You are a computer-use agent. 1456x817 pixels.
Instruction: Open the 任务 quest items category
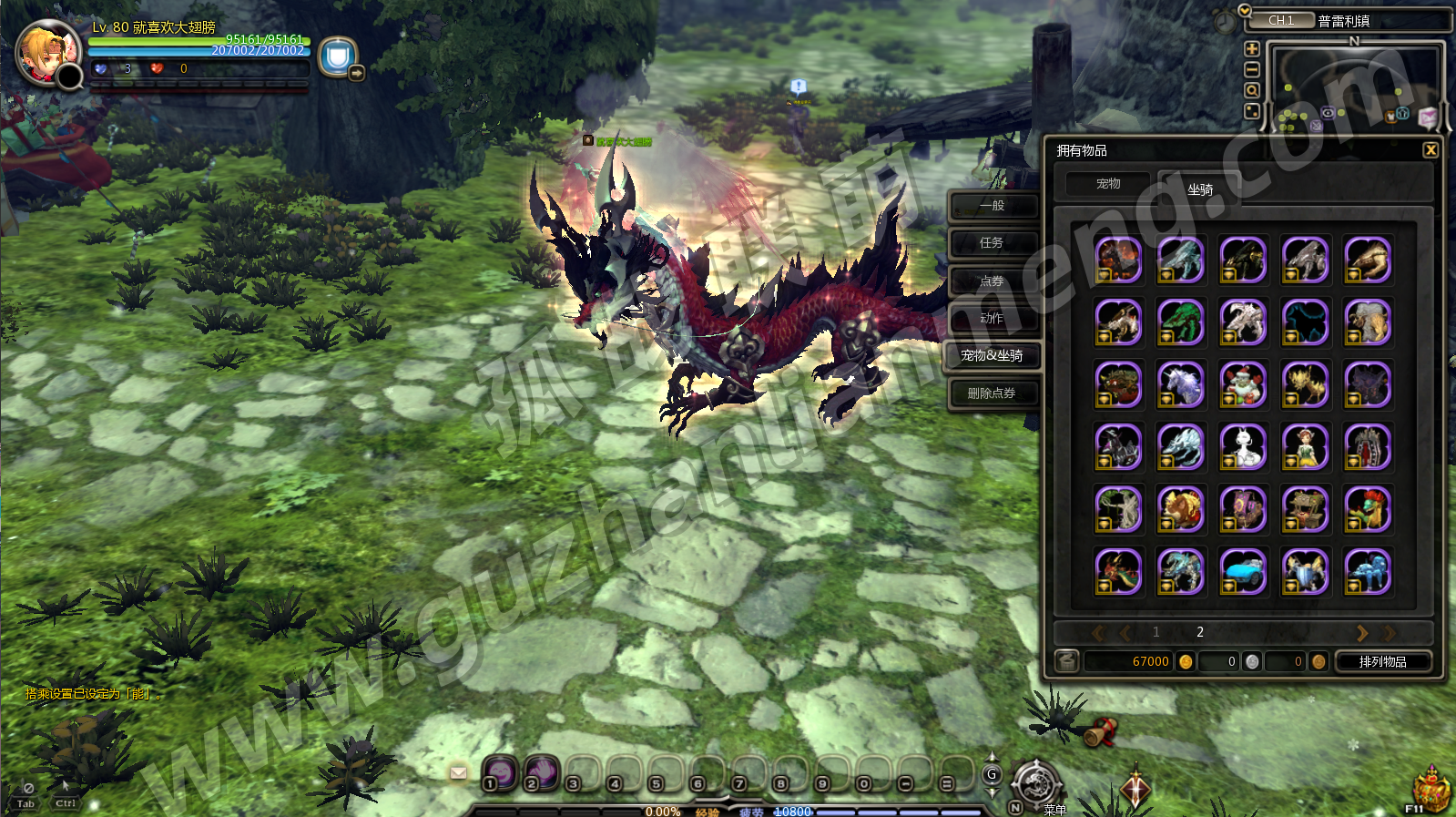992,243
